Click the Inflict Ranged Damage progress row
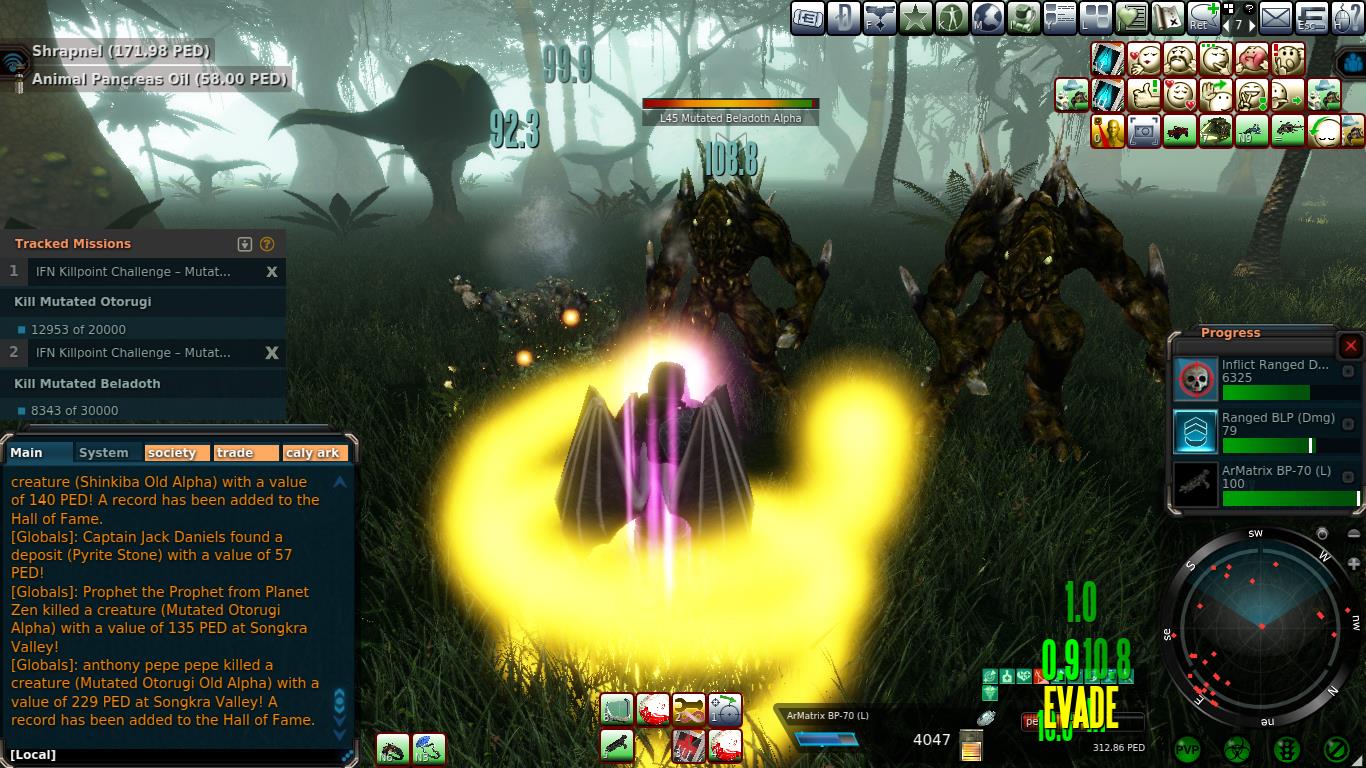Image resolution: width=1366 pixels, height=768 pixels. pos(1265,379)
